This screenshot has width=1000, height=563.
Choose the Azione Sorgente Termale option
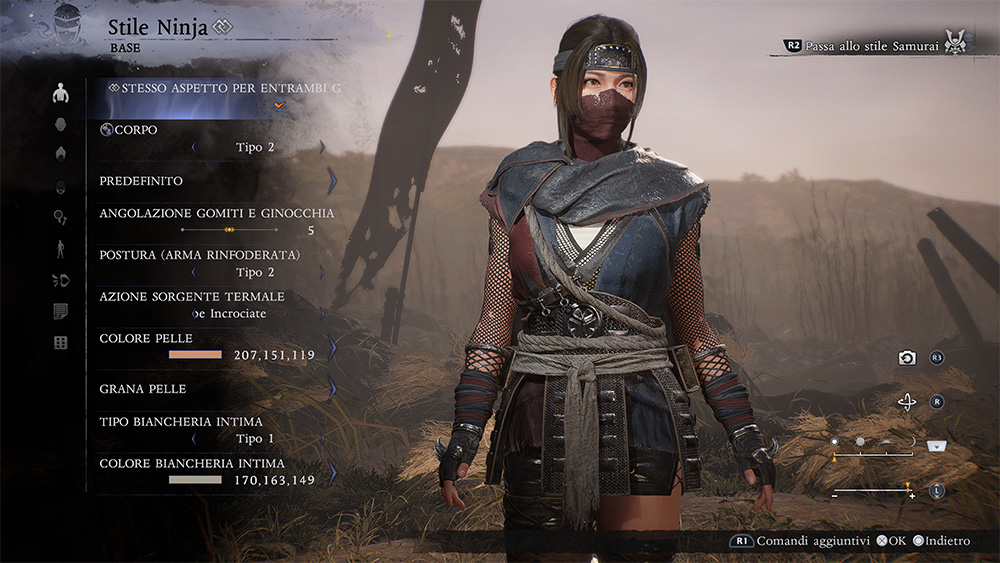tap(213, 305)
